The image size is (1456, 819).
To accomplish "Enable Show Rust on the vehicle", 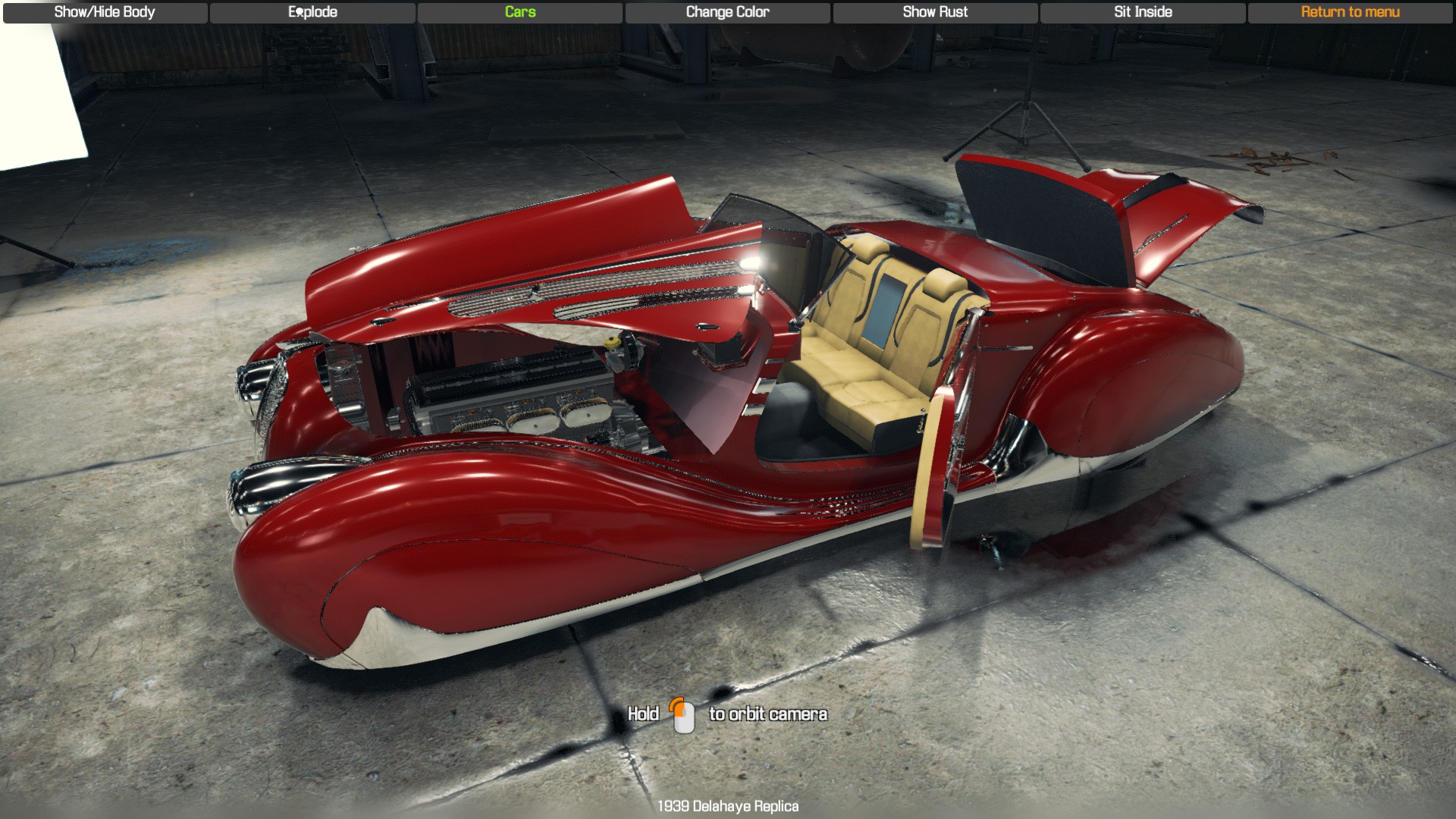I will pos(934,12).
